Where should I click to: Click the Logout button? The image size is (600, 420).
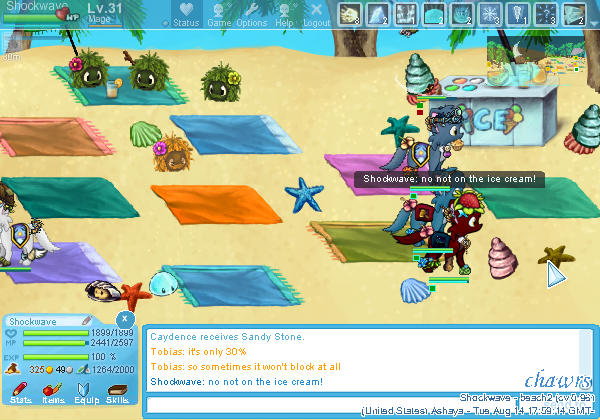(x=316, y=15)
